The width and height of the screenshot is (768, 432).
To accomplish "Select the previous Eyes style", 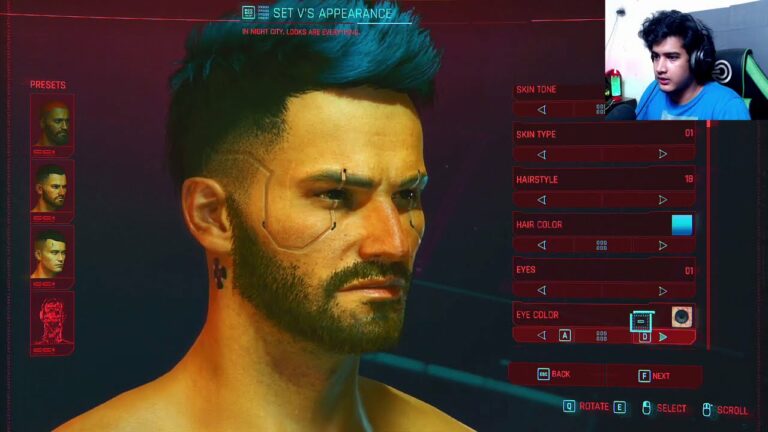I will [x=542, y=290].
